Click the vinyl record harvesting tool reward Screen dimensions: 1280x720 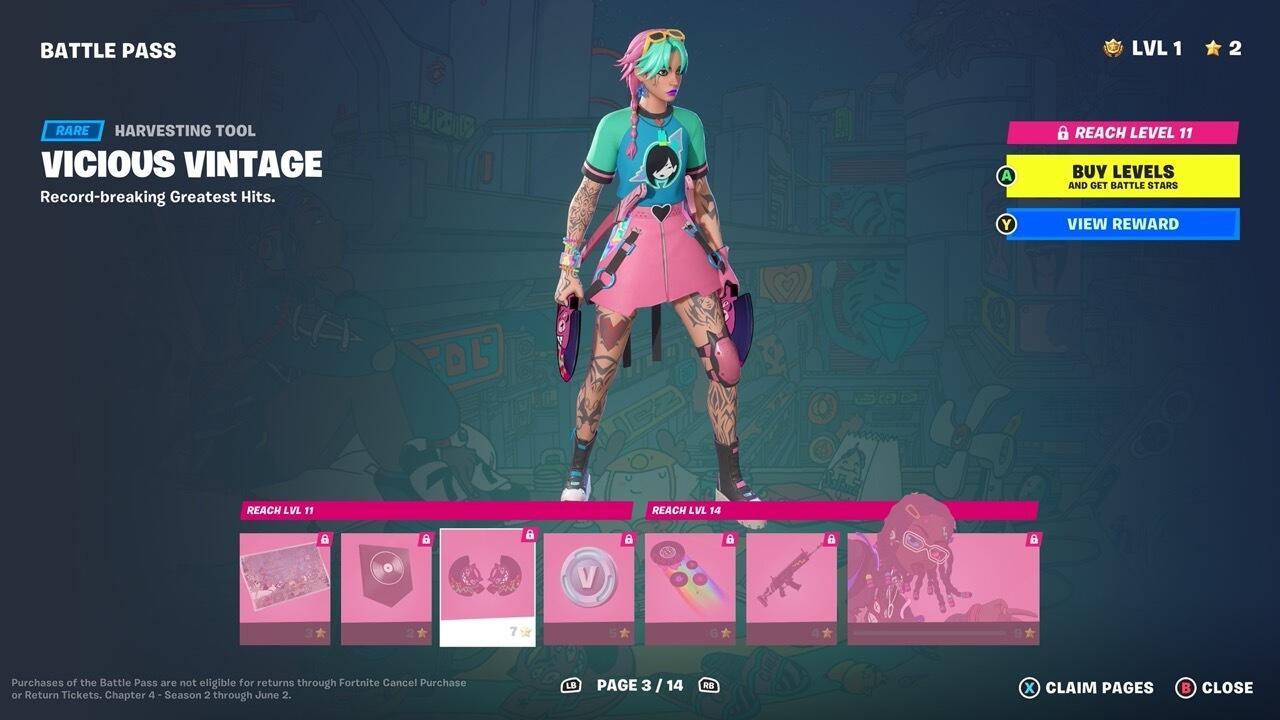pos(487,585)
